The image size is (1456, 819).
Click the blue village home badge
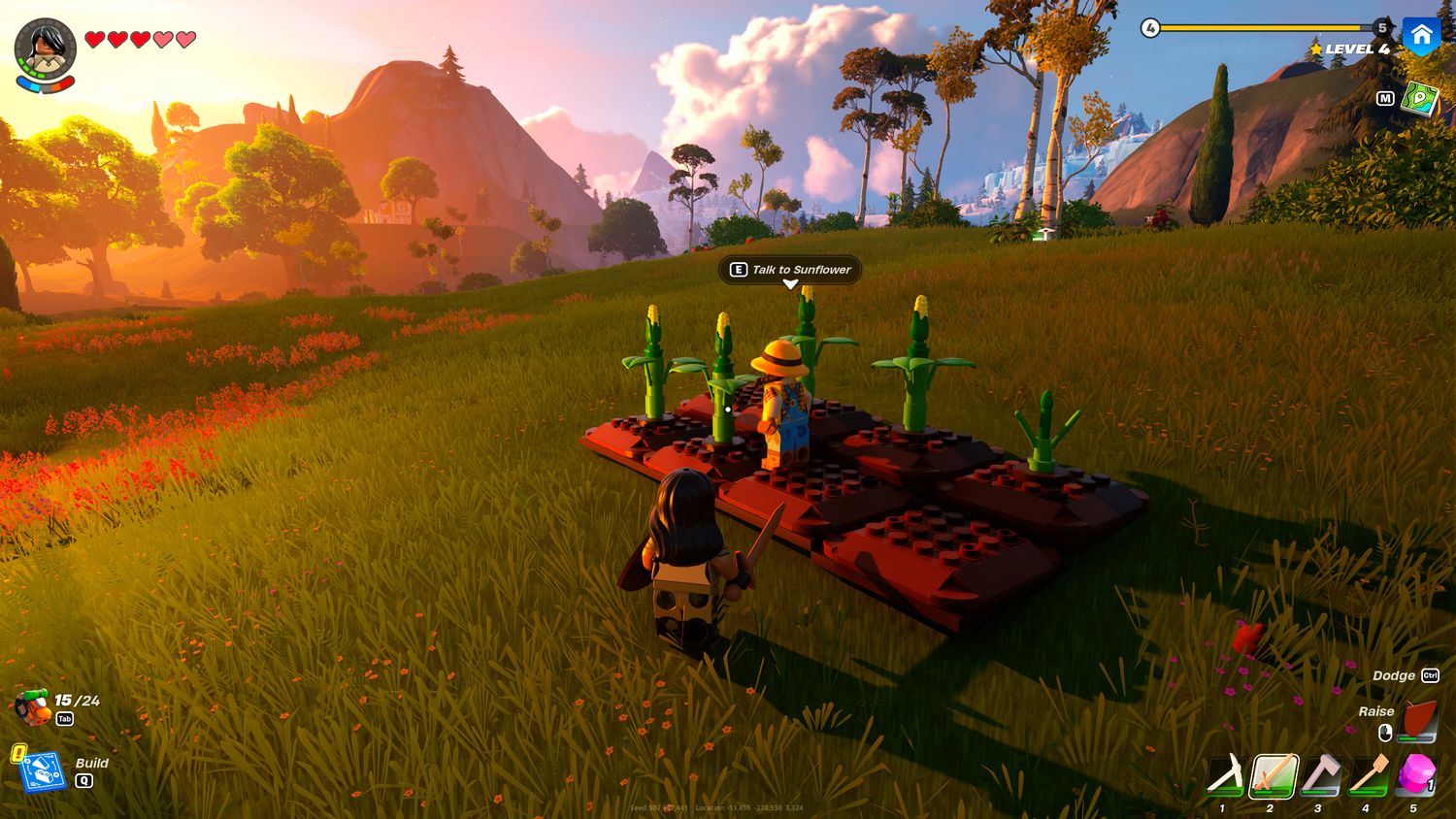[x=1422, y=37]
